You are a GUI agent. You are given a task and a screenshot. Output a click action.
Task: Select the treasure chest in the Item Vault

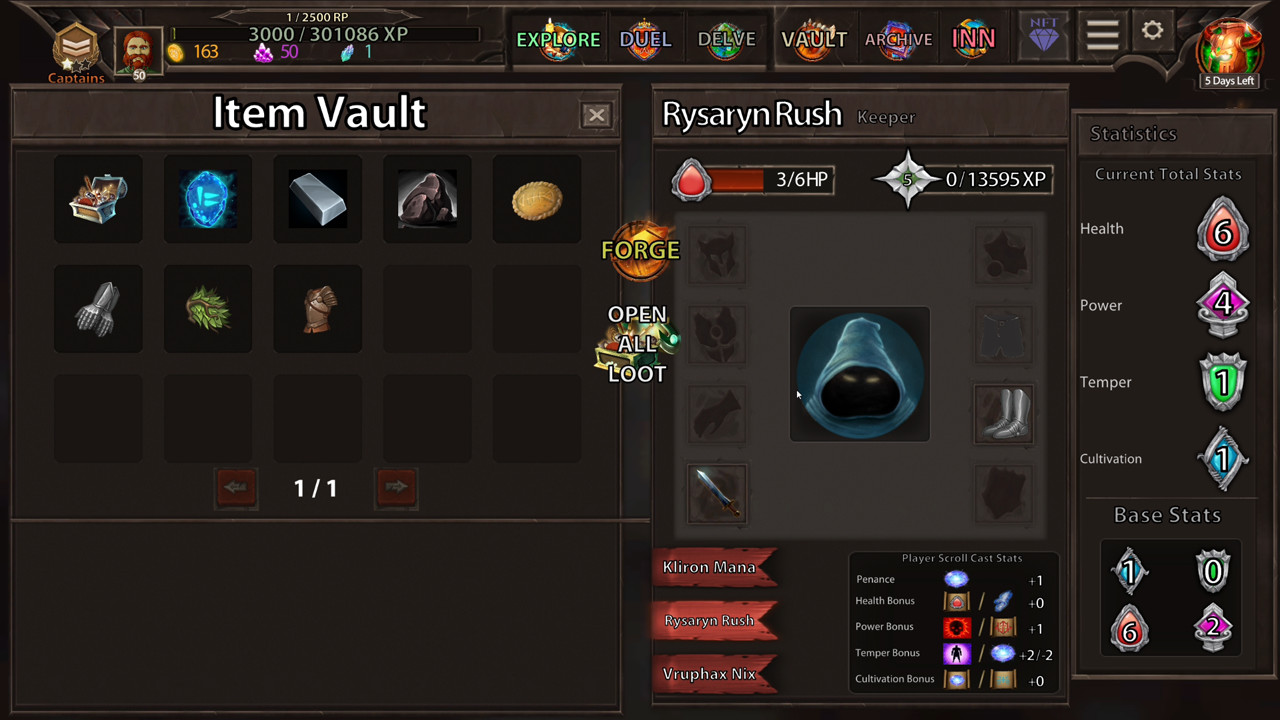tap(98, 198)
